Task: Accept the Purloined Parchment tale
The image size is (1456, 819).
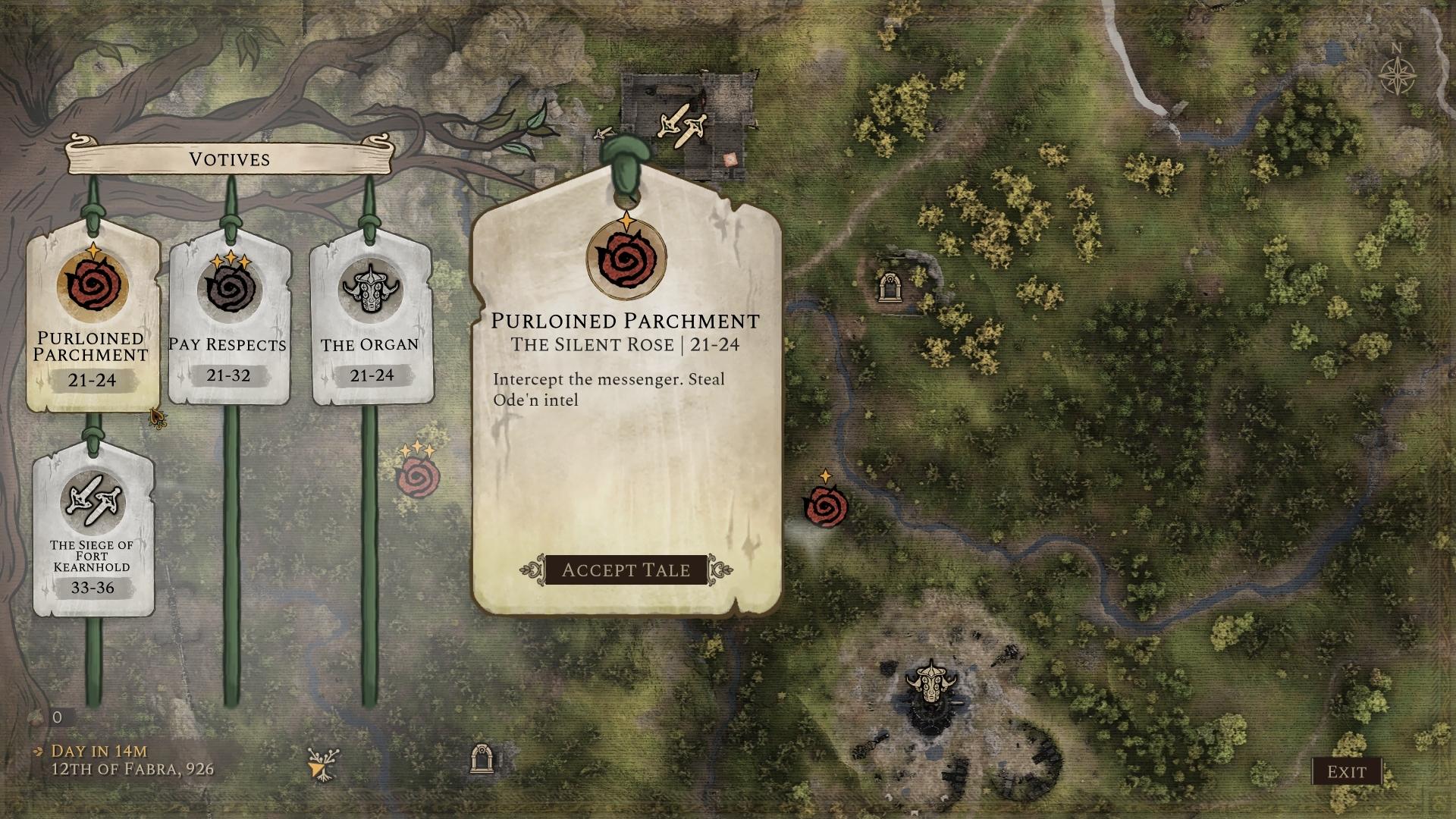Action: point(626,570)
